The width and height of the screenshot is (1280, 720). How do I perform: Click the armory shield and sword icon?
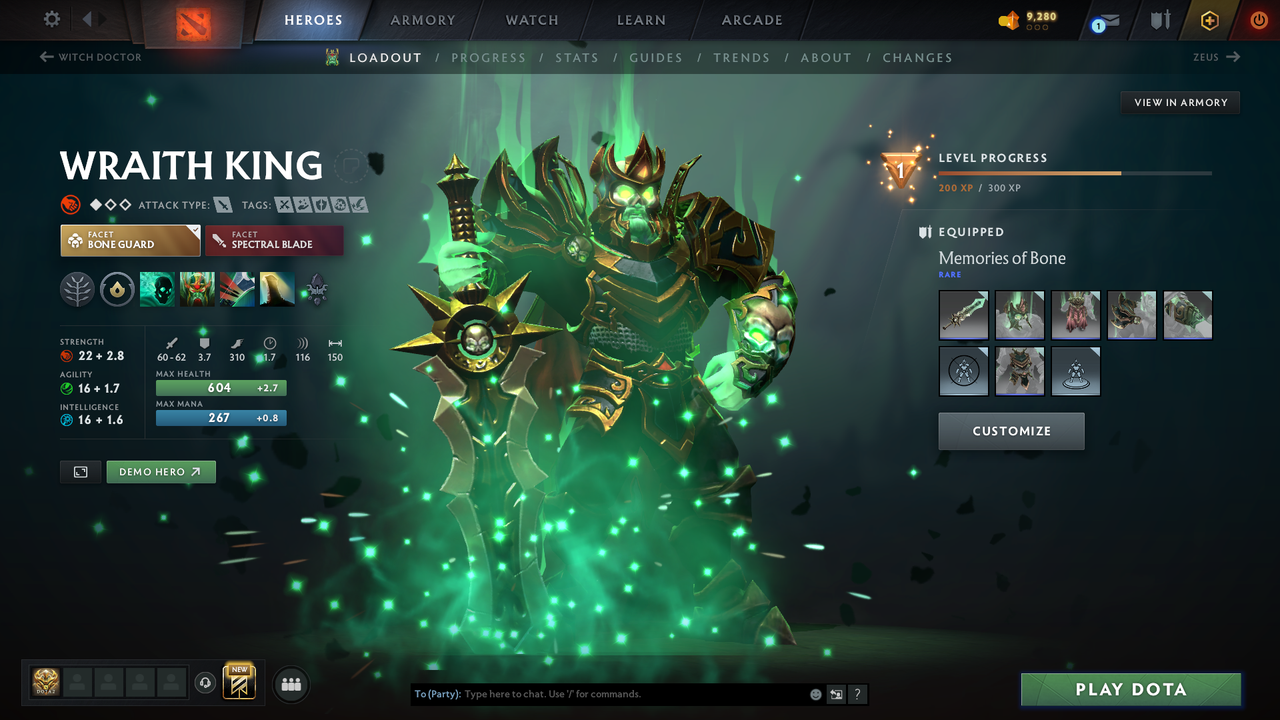click(x=1159, y=20)
